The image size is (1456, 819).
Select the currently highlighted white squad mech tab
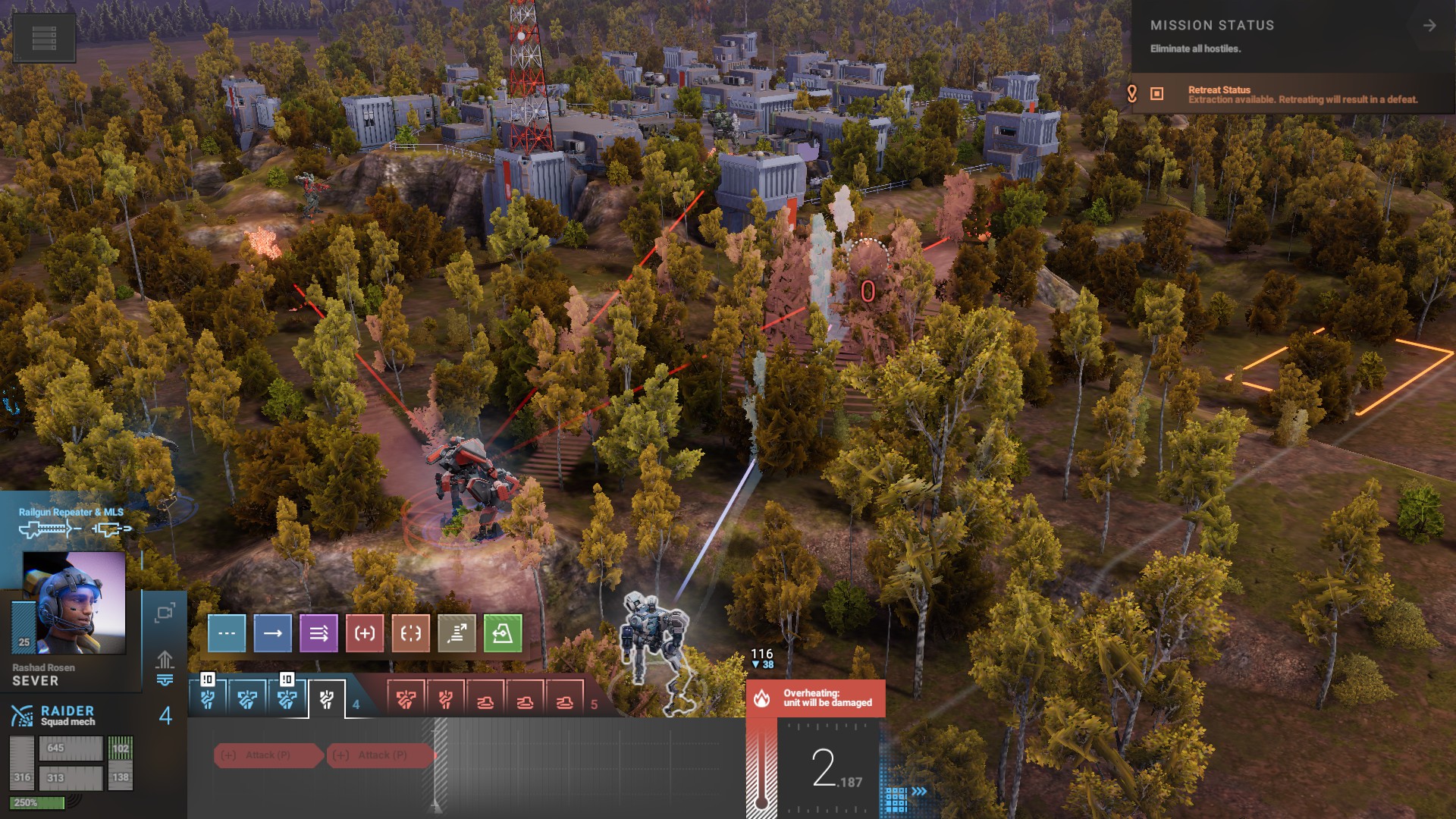click(x=327, y=699)
